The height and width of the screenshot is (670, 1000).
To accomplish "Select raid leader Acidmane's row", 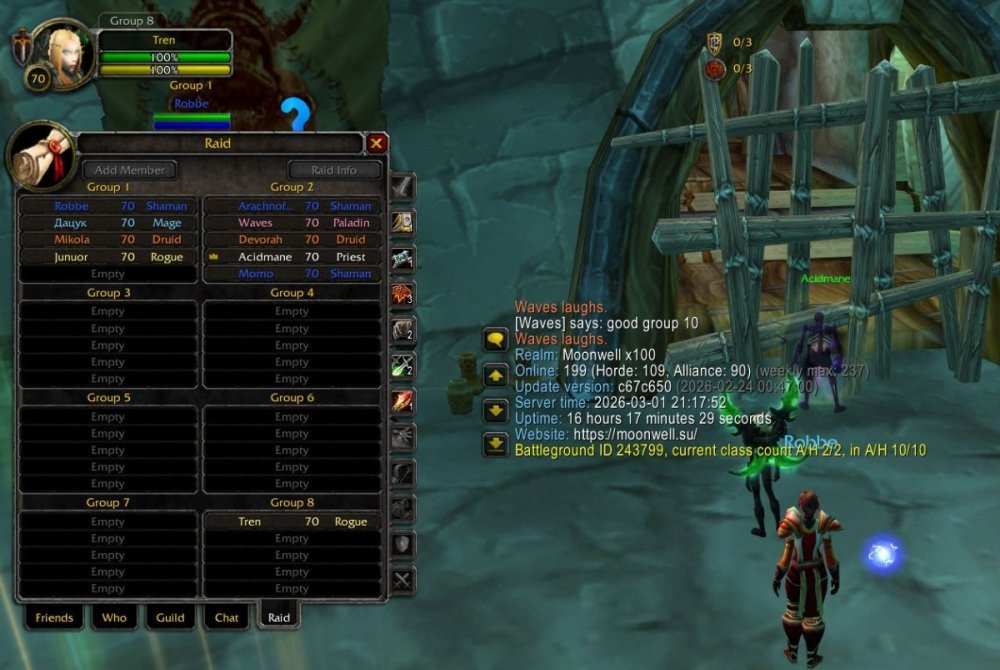I will point(292,257).
